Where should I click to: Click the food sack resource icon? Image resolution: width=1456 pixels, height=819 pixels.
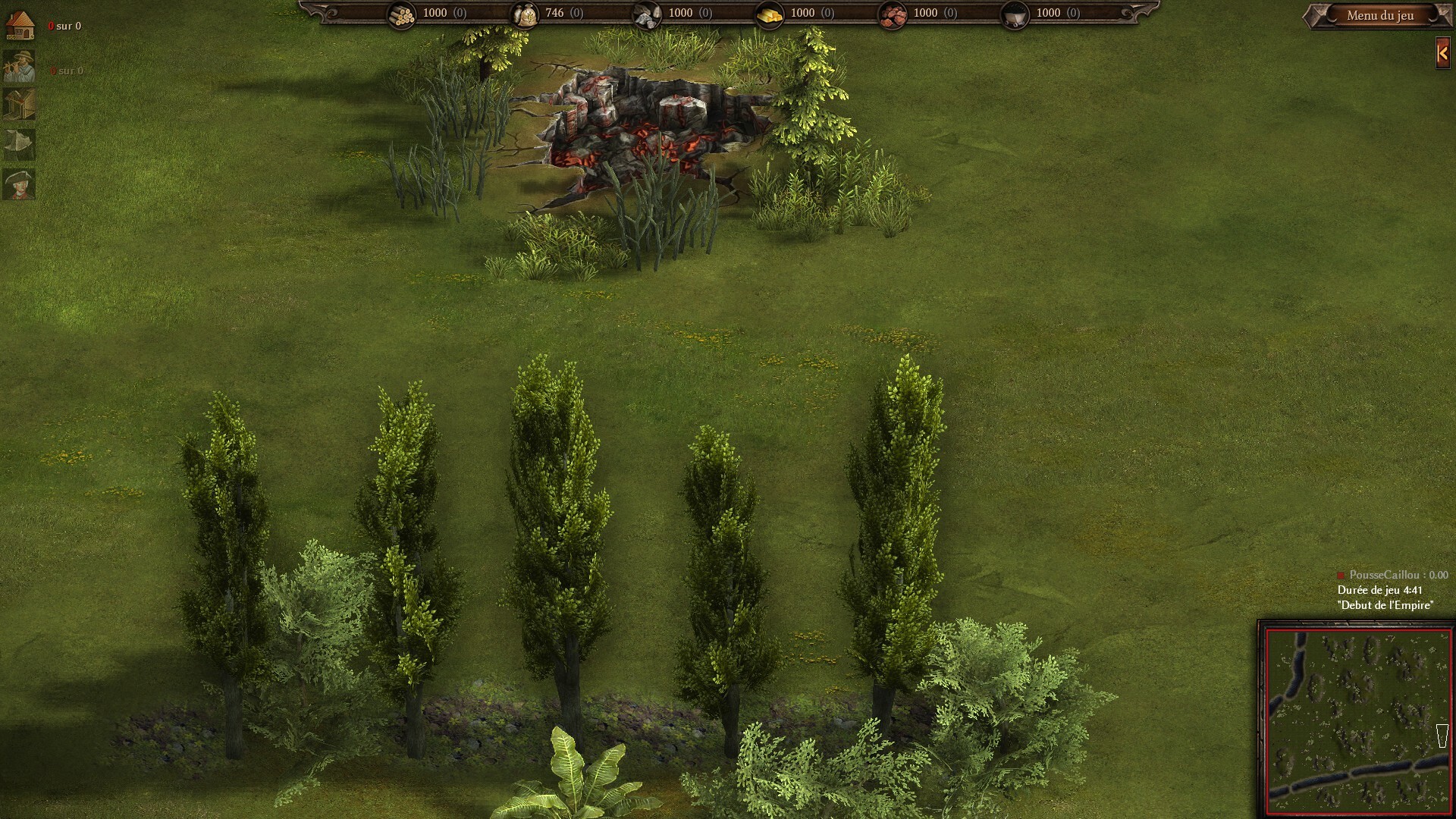[x=524, y=14]
